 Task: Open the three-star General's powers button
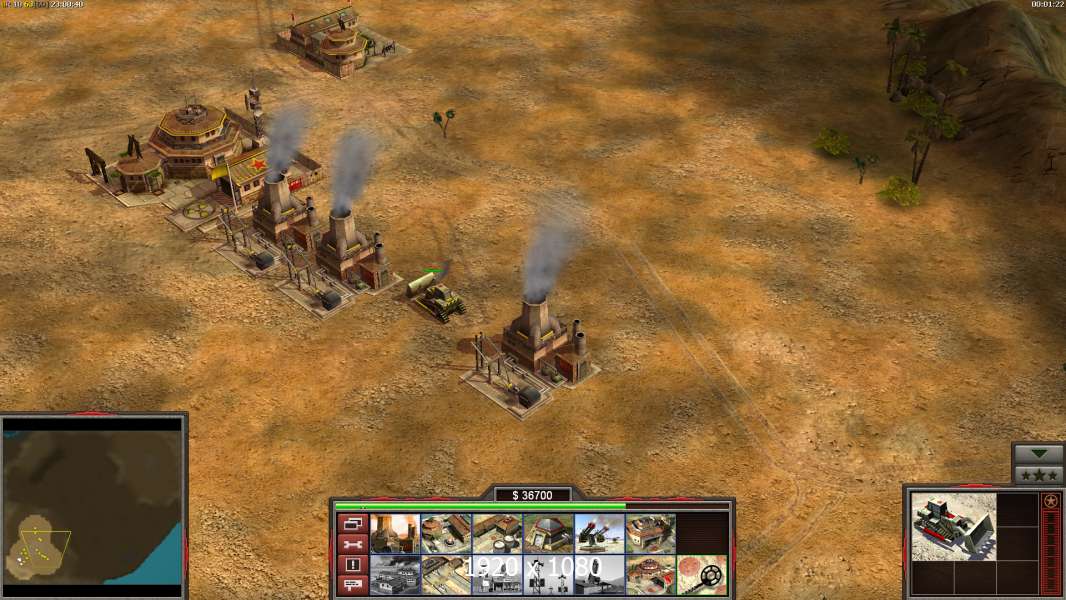1037,474
